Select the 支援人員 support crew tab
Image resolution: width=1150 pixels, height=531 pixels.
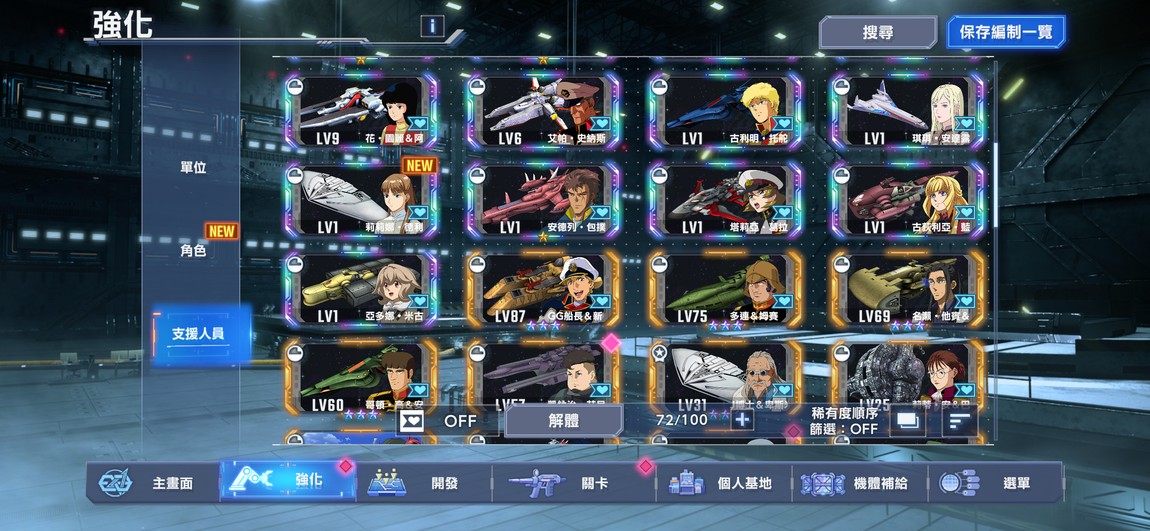197,333
